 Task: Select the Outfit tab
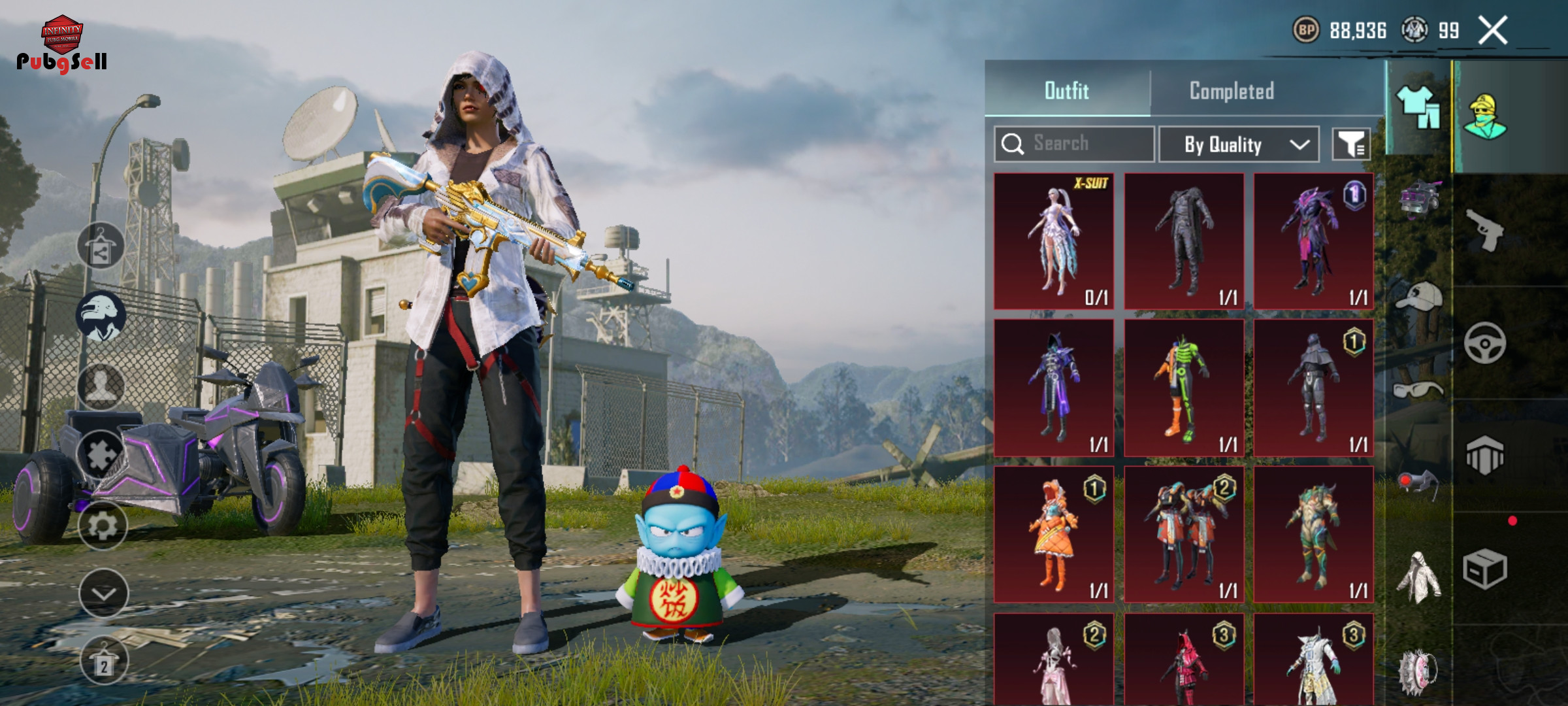[x=1066, y=91]
